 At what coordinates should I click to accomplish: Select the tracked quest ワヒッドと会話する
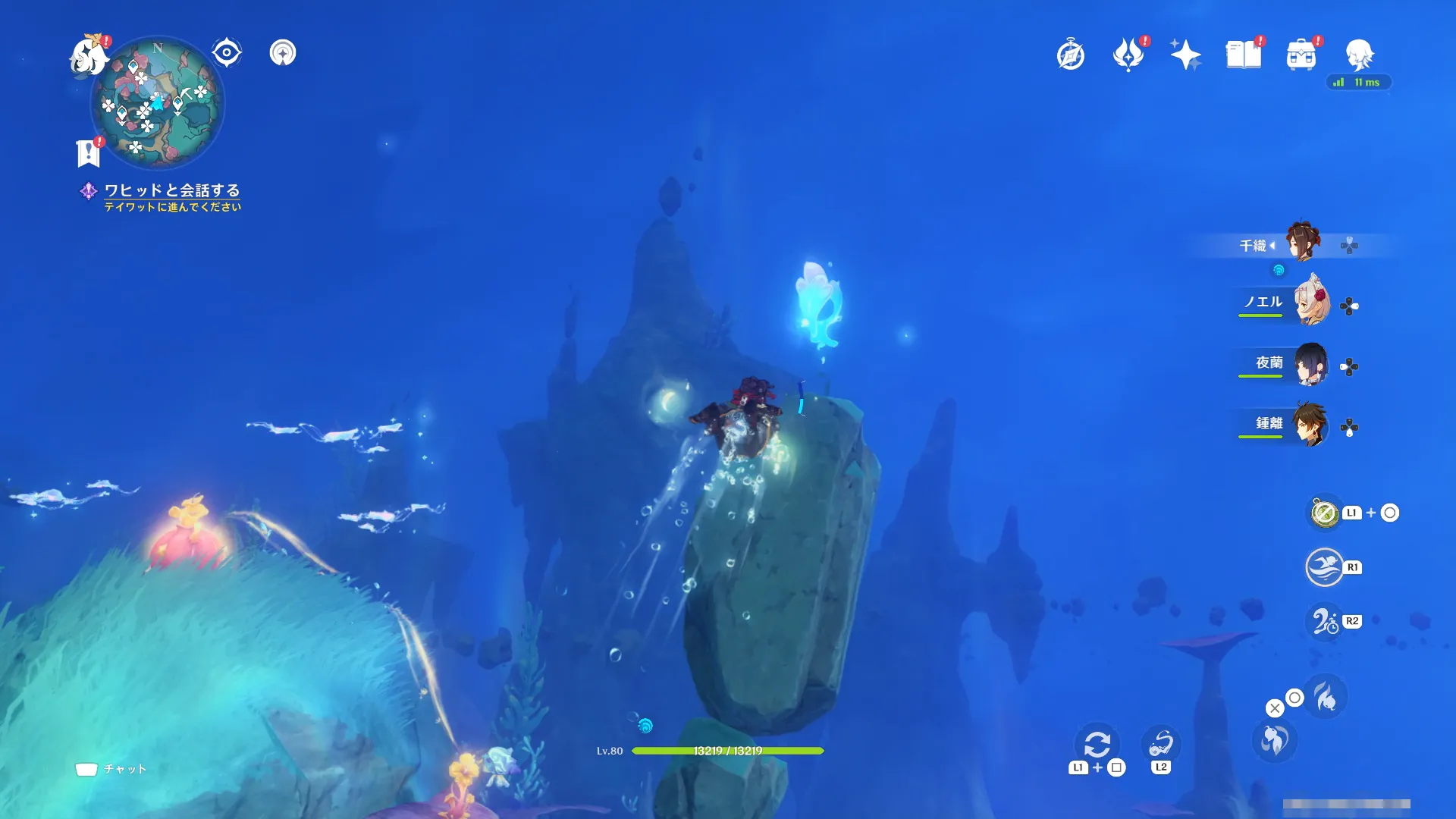pos(171,190)
